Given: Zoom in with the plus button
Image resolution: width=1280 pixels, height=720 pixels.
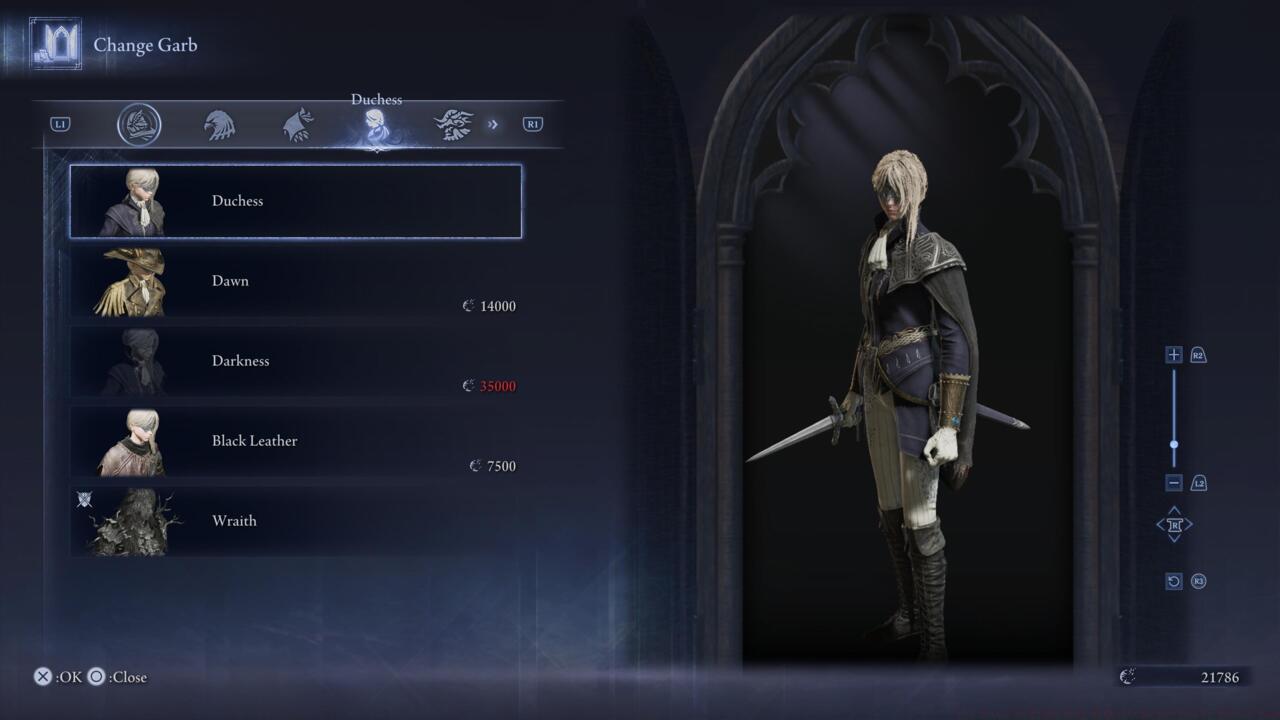Looking at the screenshot, I should tap(1174, 355).
